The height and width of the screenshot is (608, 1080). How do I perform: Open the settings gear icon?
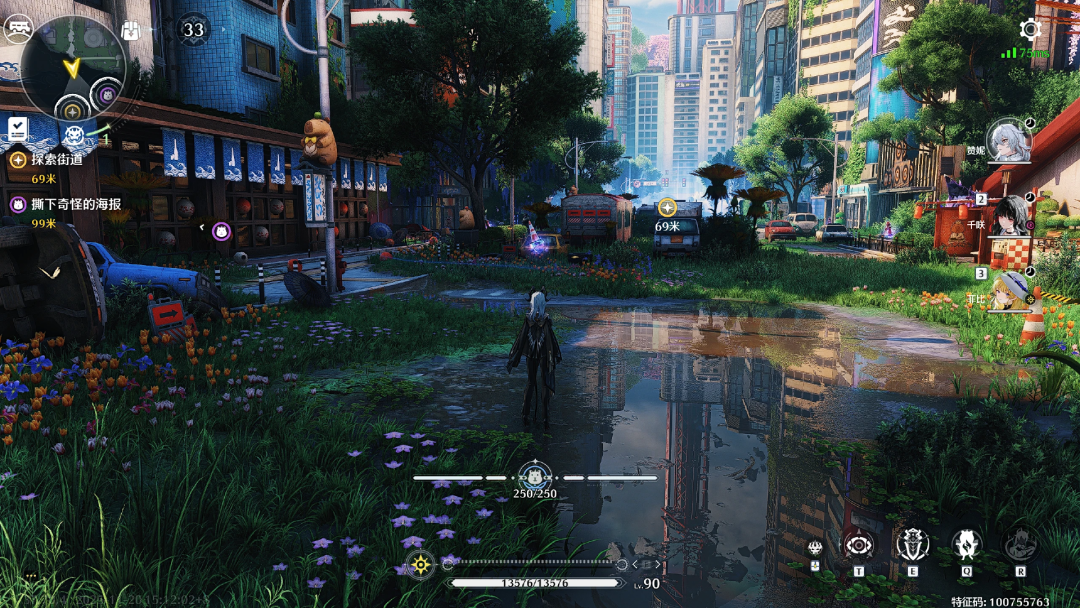click(x=1030, y=29)
